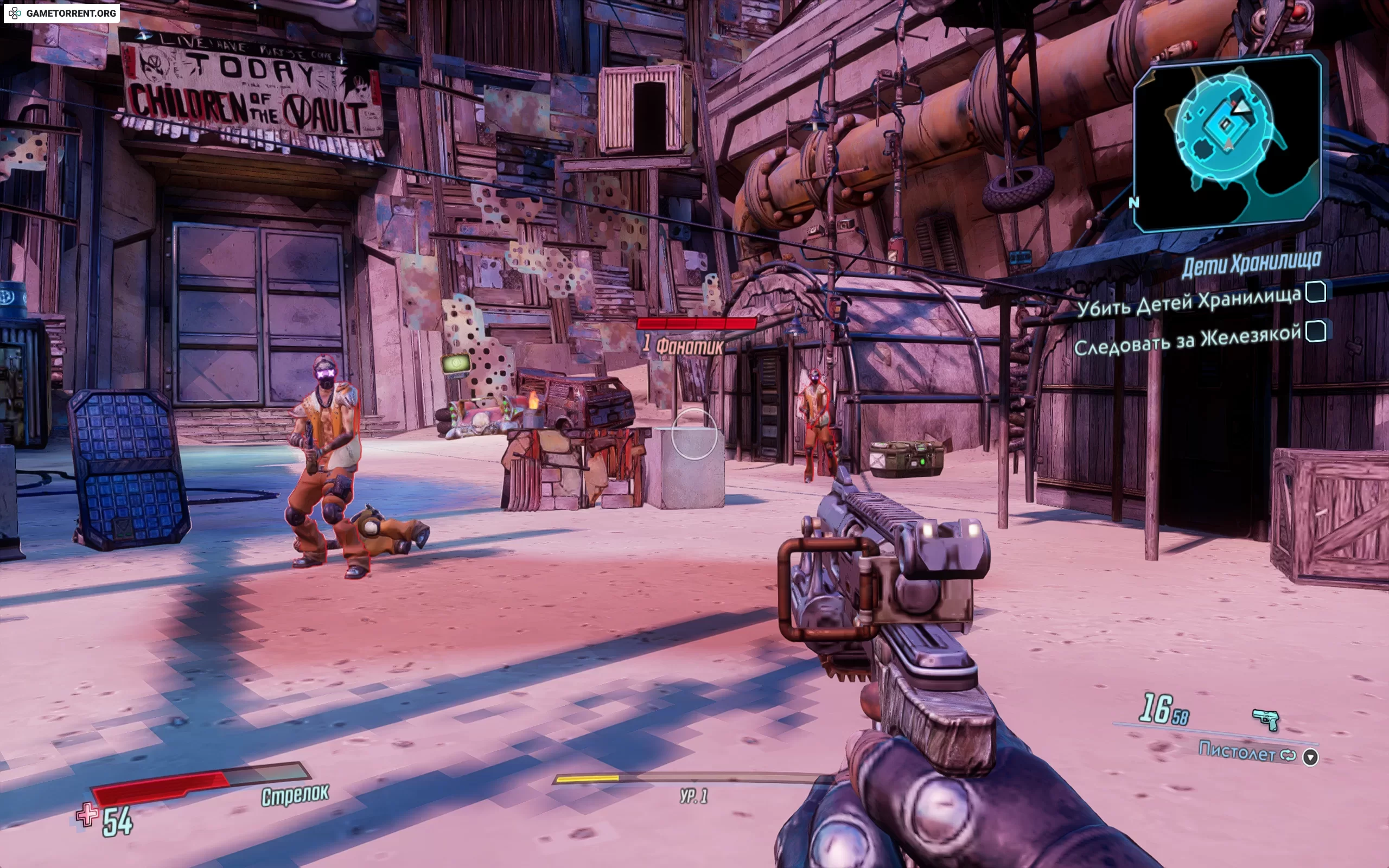Screen dimensions: 1389x868
Task: Select the pistol weapon icon
Action: tap(1266, 719)
